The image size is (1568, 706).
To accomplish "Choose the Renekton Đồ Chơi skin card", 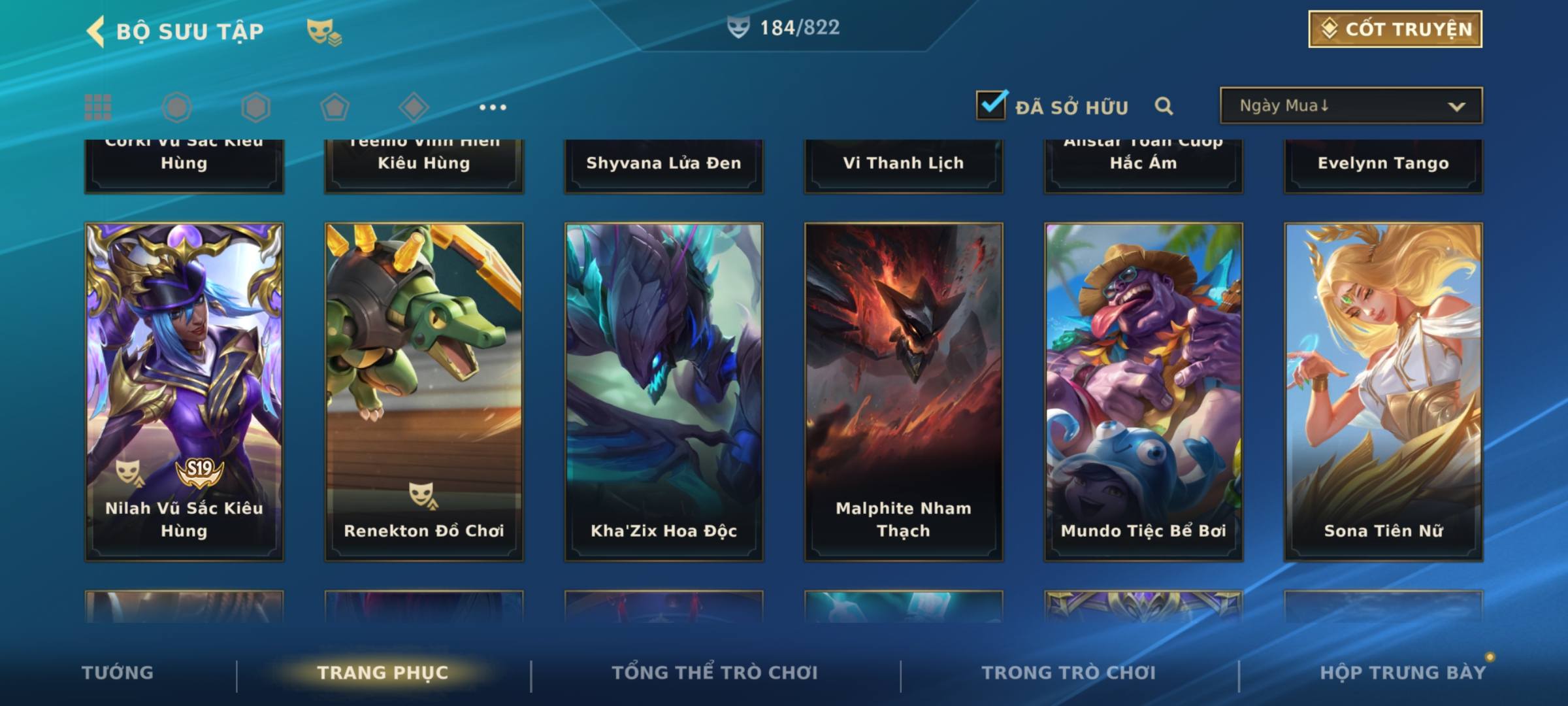I will [424, 391].
